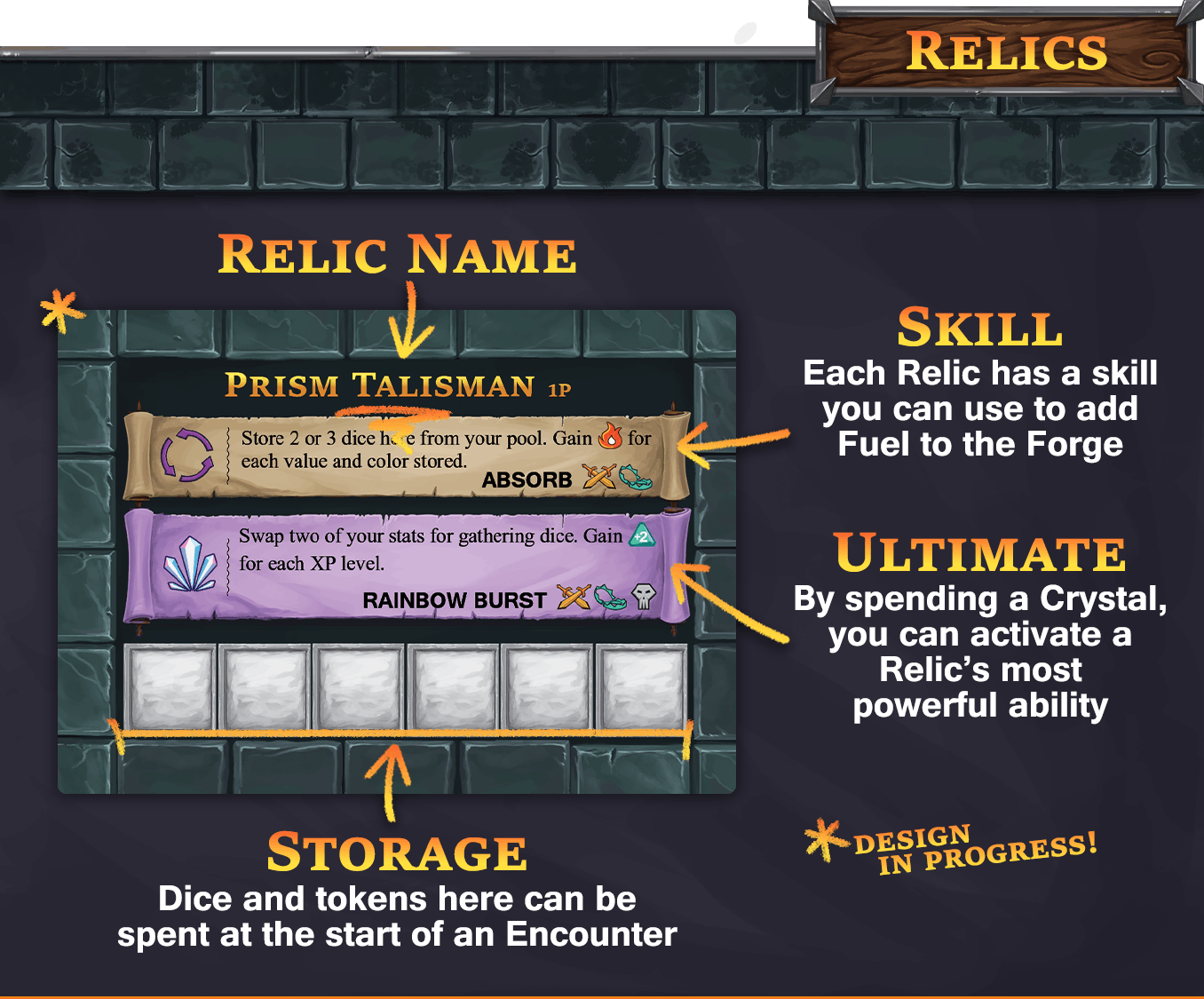Click the teal trap icon next to ABSORB

636,477
